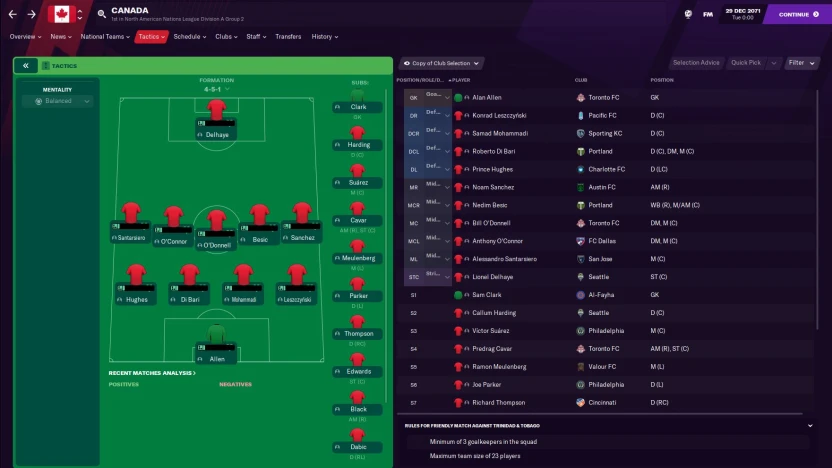Open the Overview menu
This screenshot has width=832, height=468.
pos(23,37)
